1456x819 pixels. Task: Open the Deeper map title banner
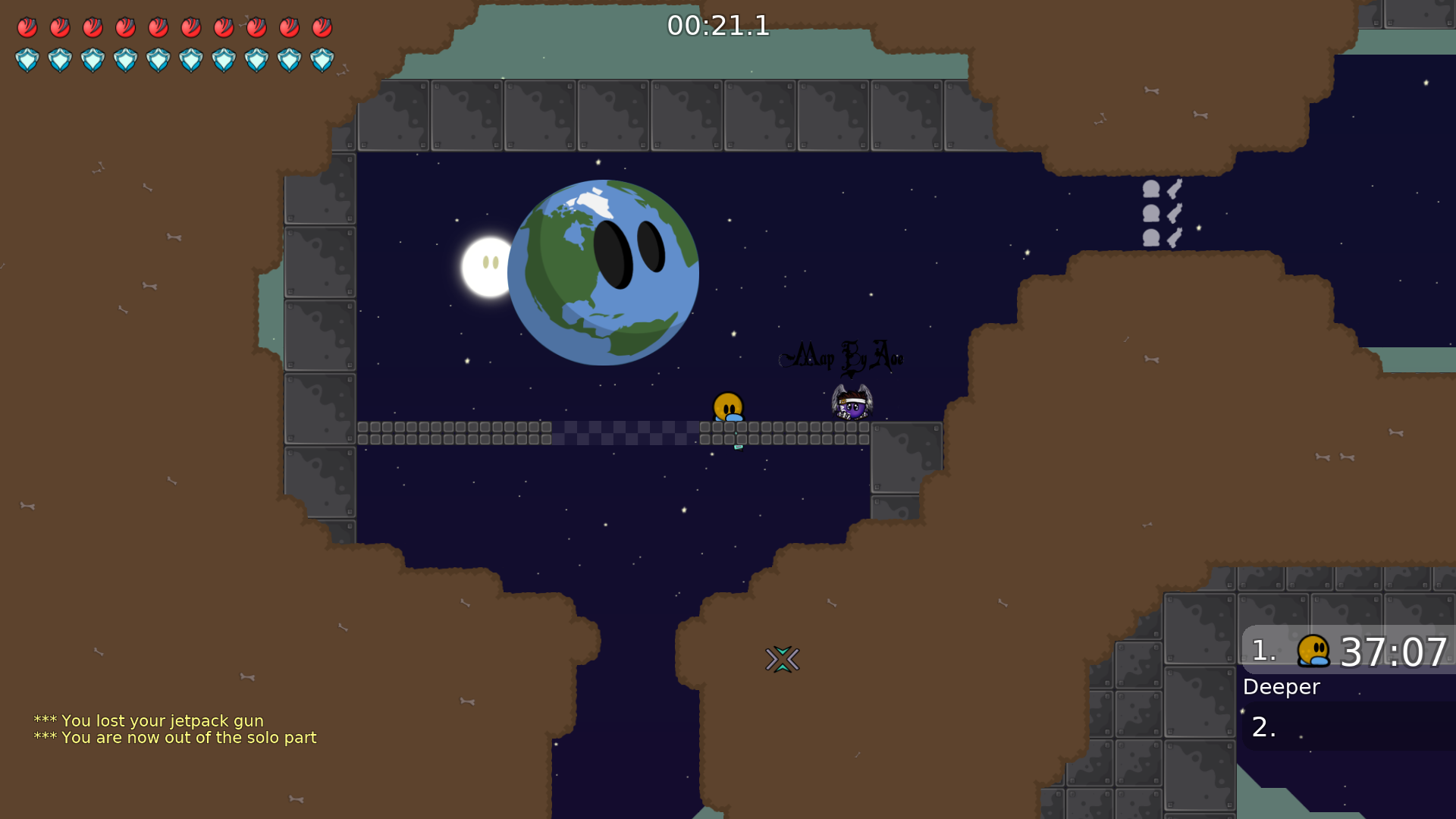1282,687
